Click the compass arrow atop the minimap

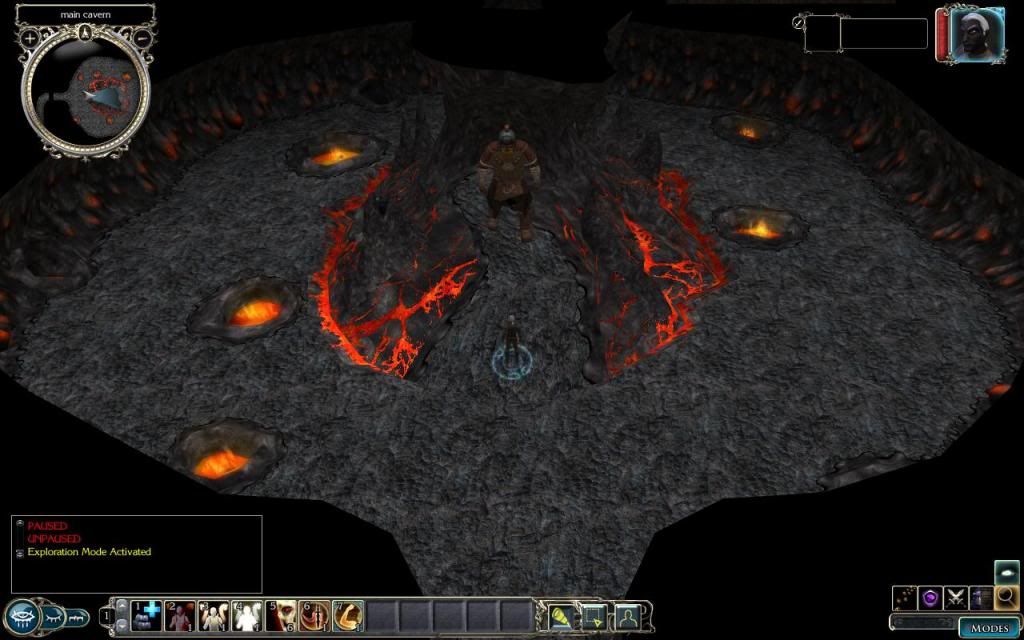coord(87,33)
